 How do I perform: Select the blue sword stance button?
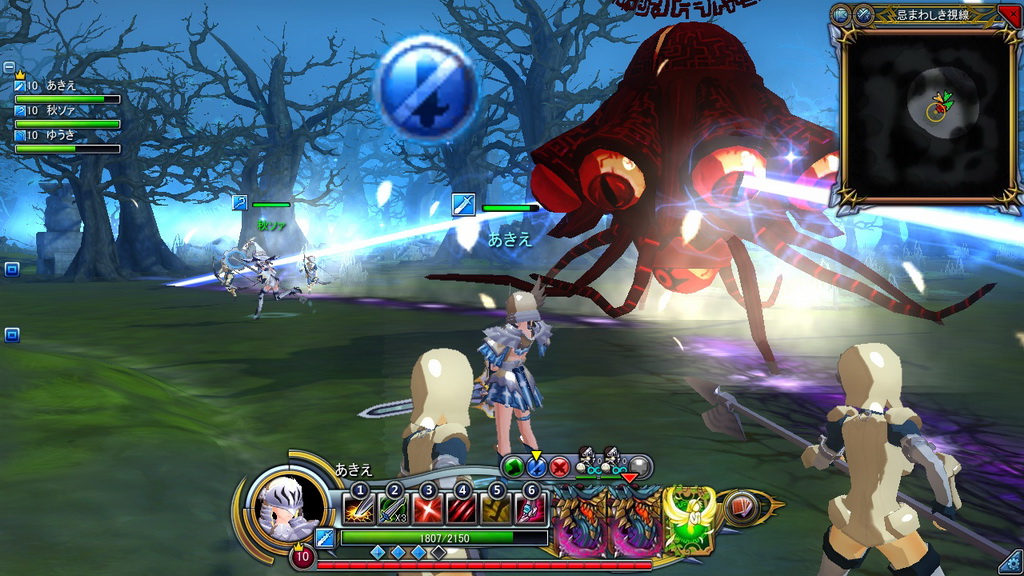pyautogui.click(x=536, y=467)
